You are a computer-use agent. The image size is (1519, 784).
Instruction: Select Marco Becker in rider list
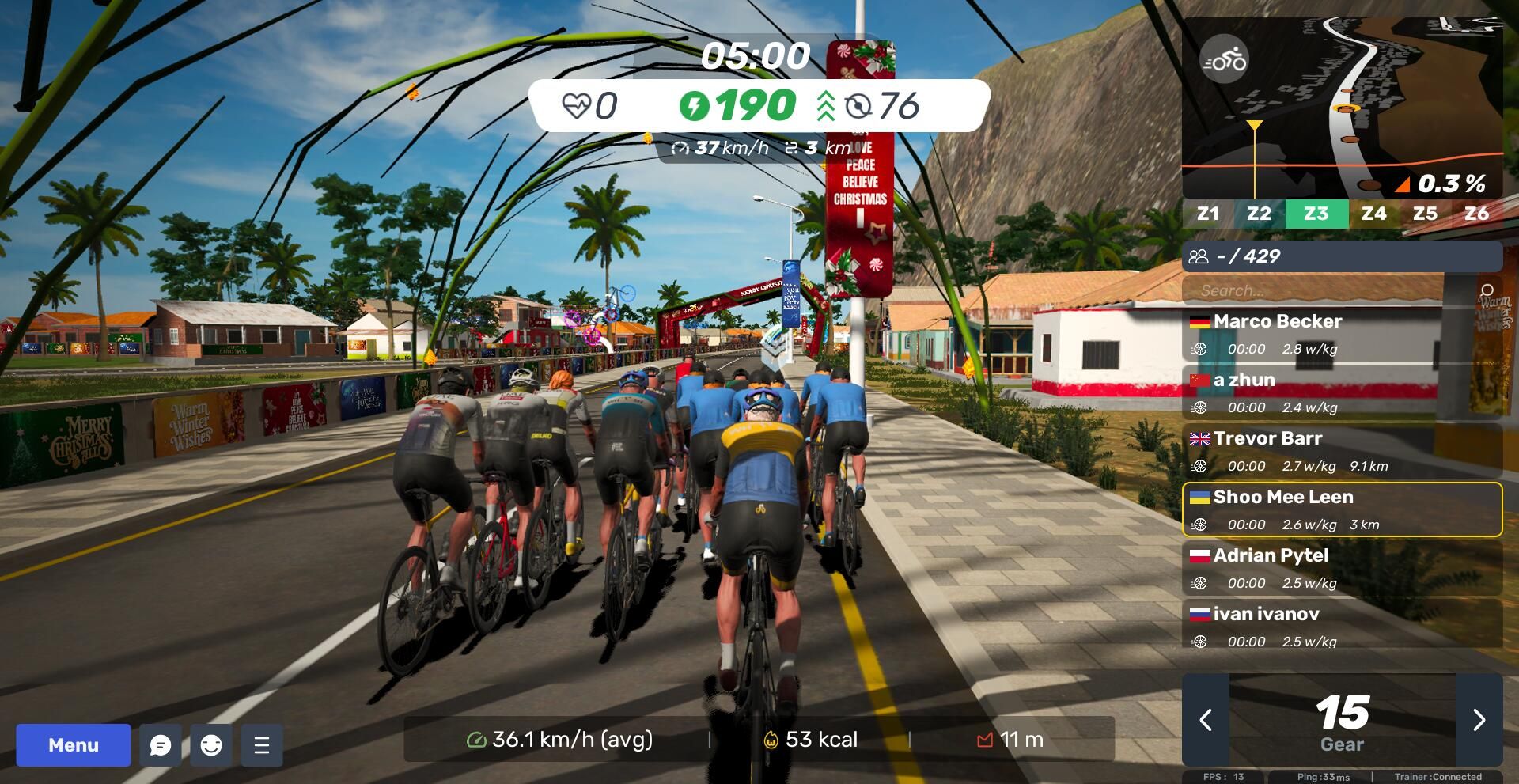(x=1342, y=334)
